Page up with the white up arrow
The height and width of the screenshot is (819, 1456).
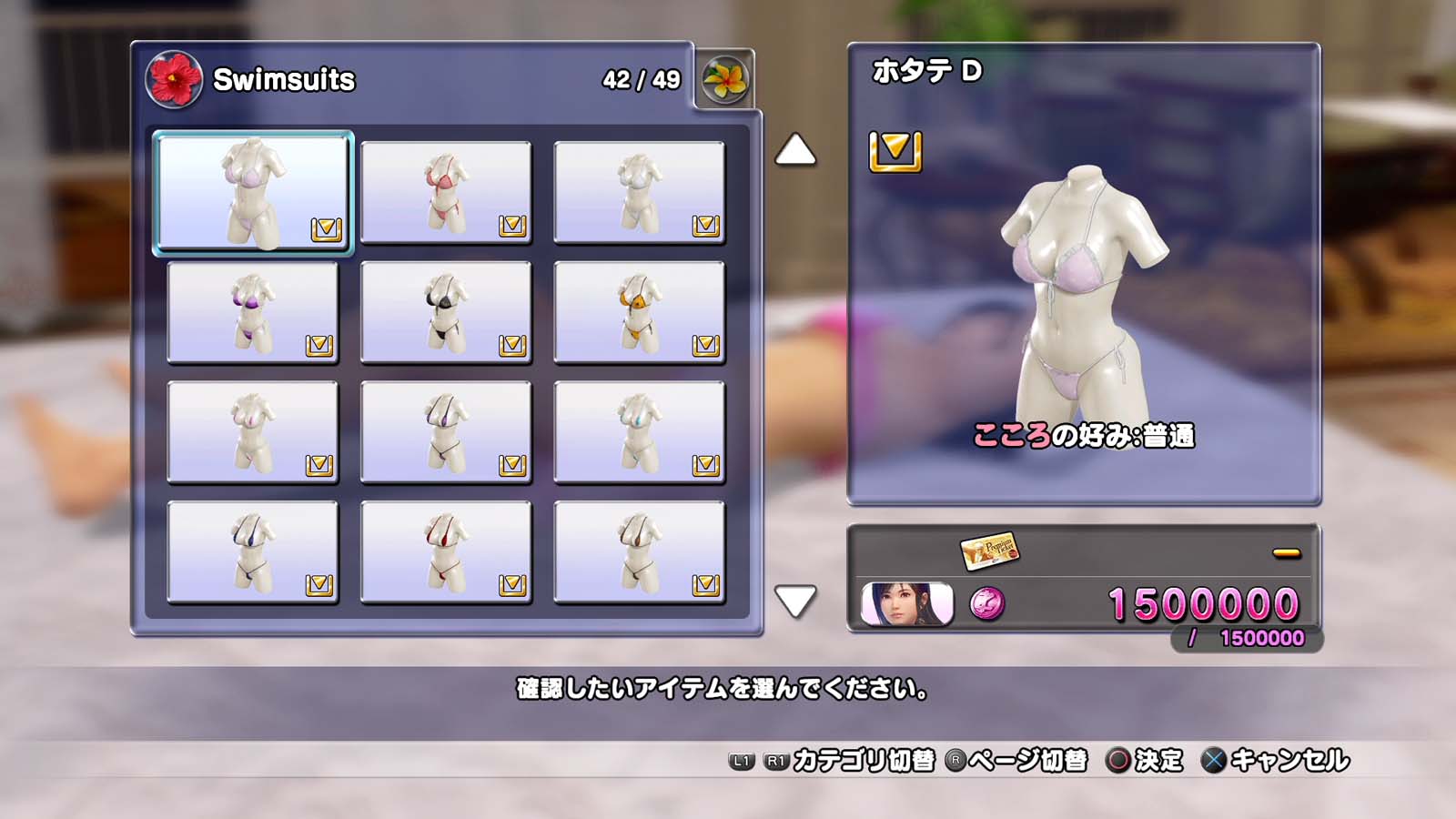pyautogui.click(x=795, y=150)
